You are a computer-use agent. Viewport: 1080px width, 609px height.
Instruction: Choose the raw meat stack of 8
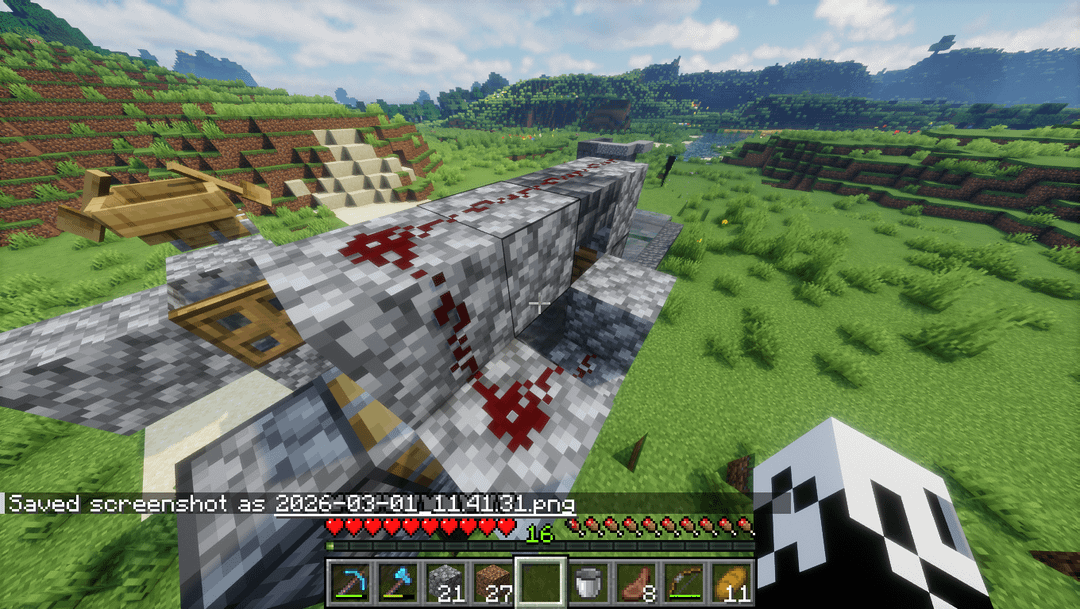(x=637, y=582)
